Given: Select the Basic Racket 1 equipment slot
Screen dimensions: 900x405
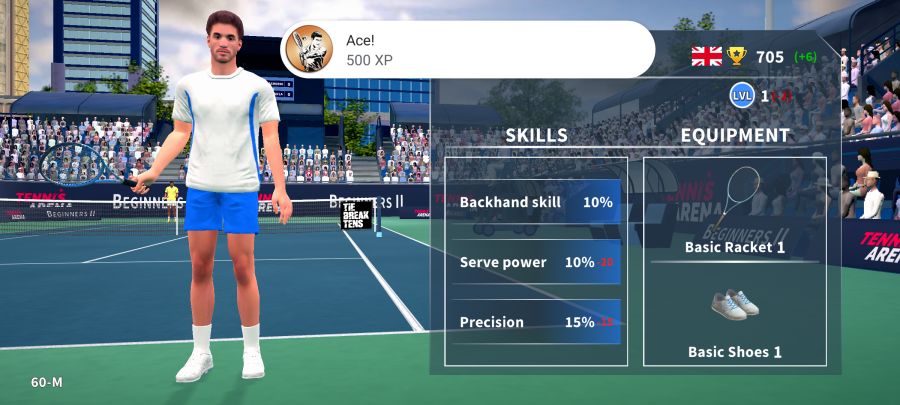Looking at the screenshot, I should click(734, 210).
